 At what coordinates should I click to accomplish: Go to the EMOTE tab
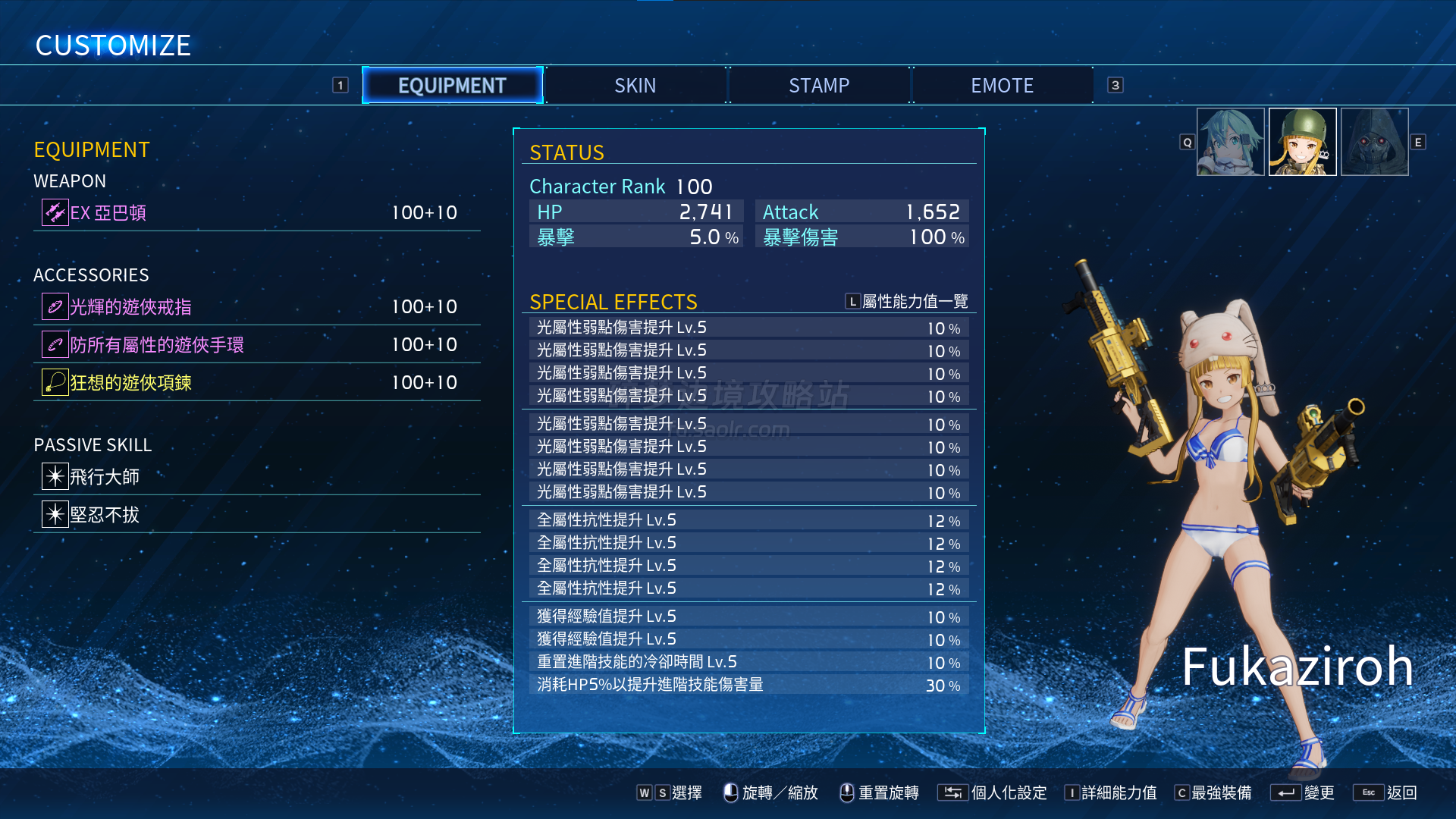coord(1002,86)
